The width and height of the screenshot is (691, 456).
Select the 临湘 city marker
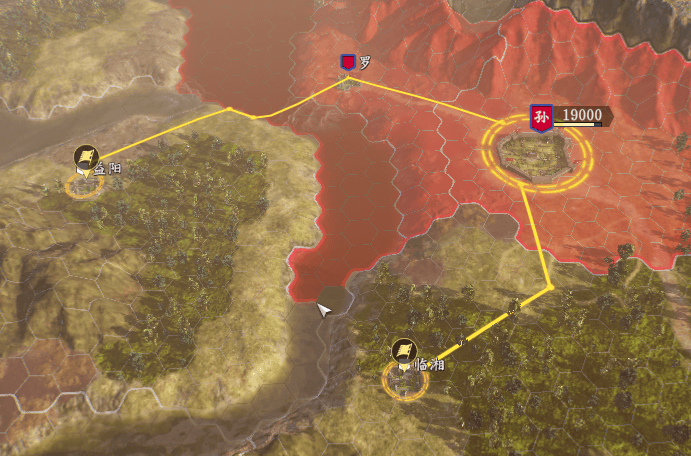[403, 352]
